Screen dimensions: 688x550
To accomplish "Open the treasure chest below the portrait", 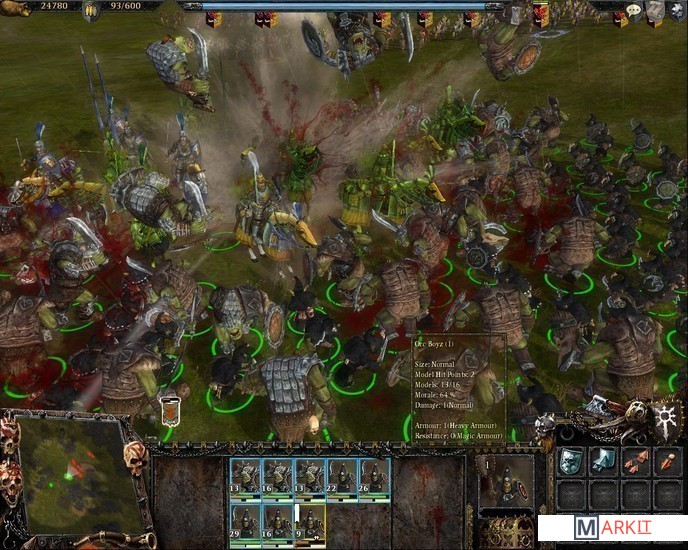I will pos(504,532).
